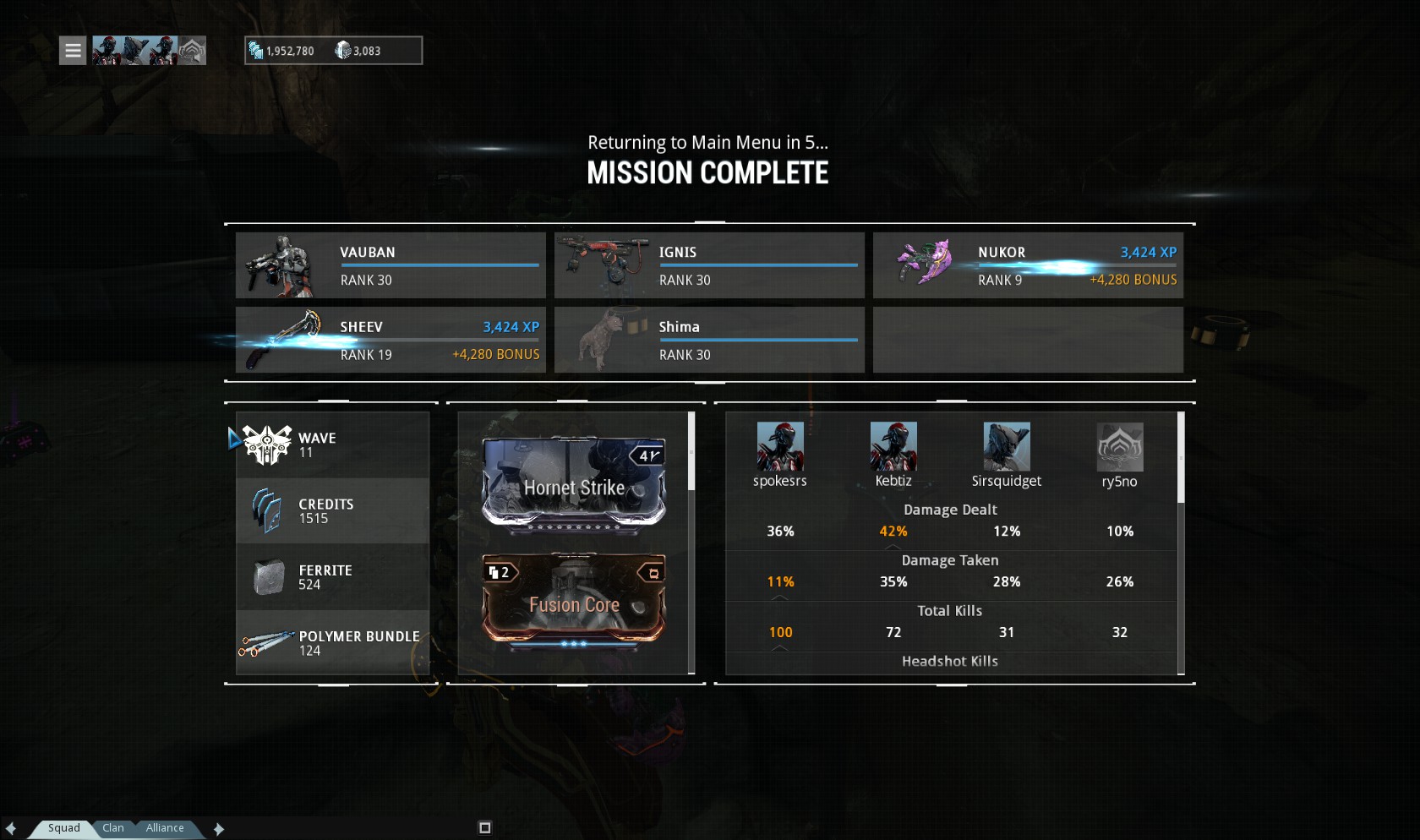Open the hamburger menu button
The width and height of the screenshot is (1420, 840).
coord(73,51)
